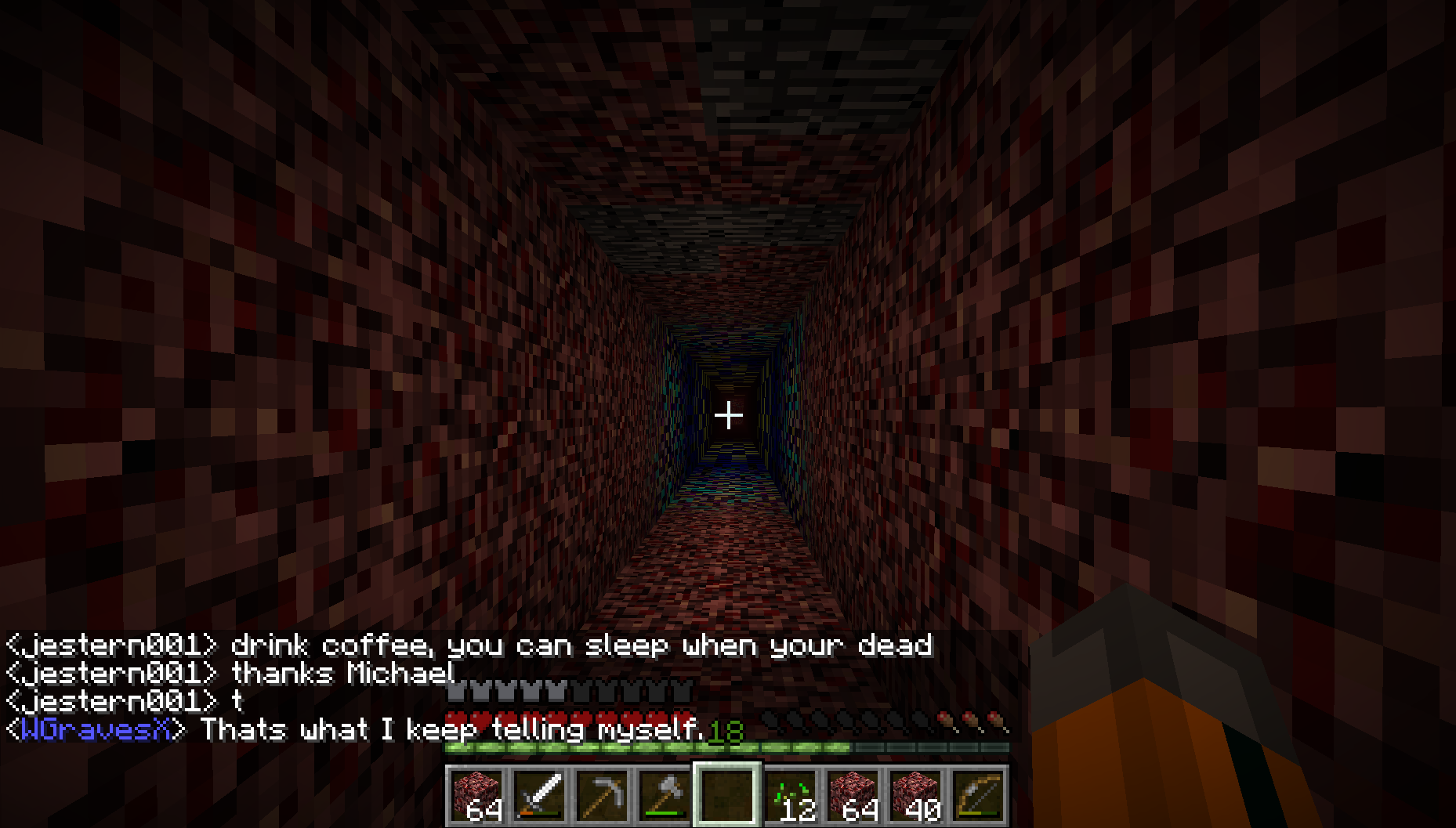
Task: Pick the netherrack stack of 40
Action: pyautogui.click(x=916, y=795)
